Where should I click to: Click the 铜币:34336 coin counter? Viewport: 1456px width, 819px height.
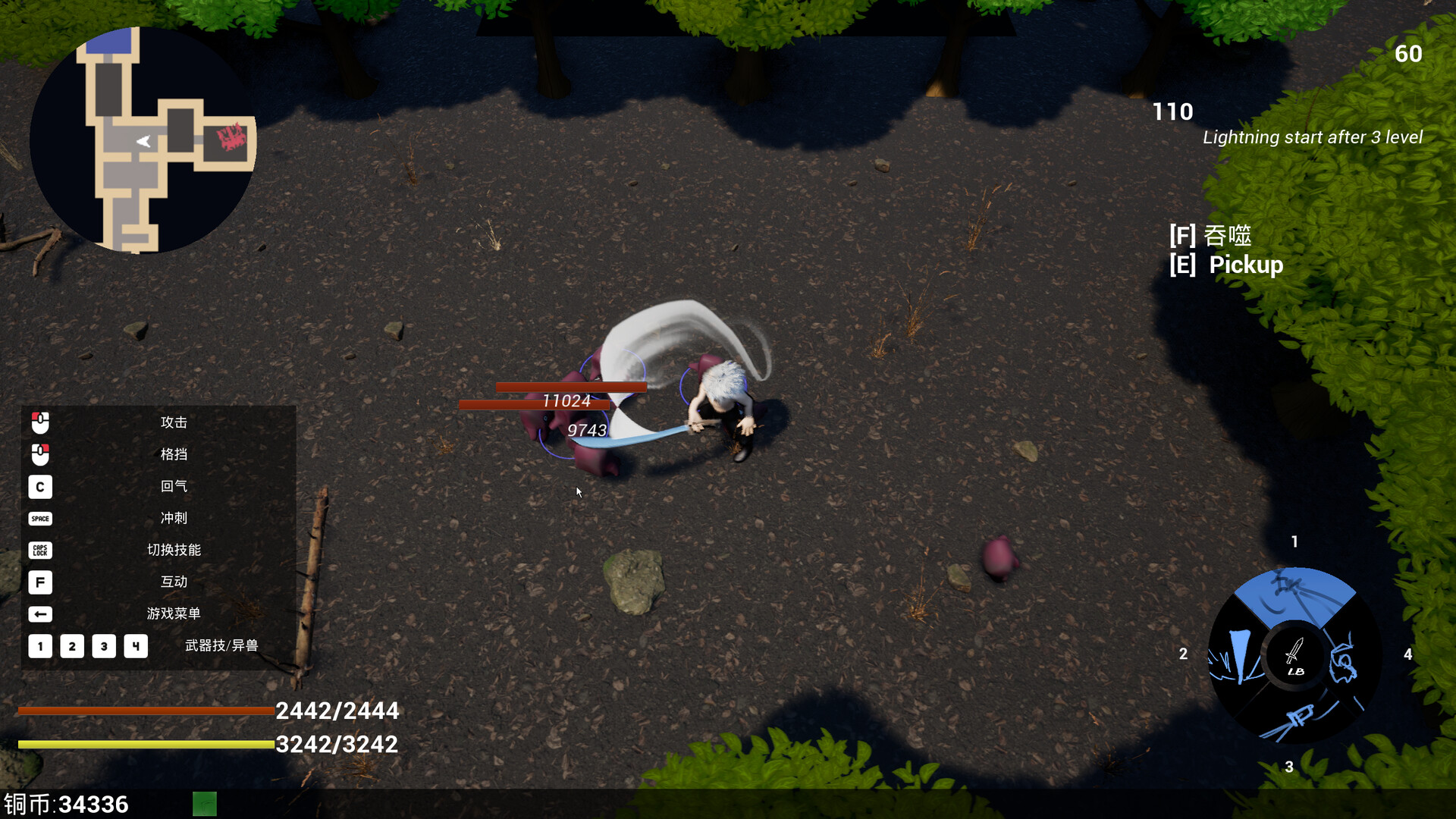tap(64, 804)
